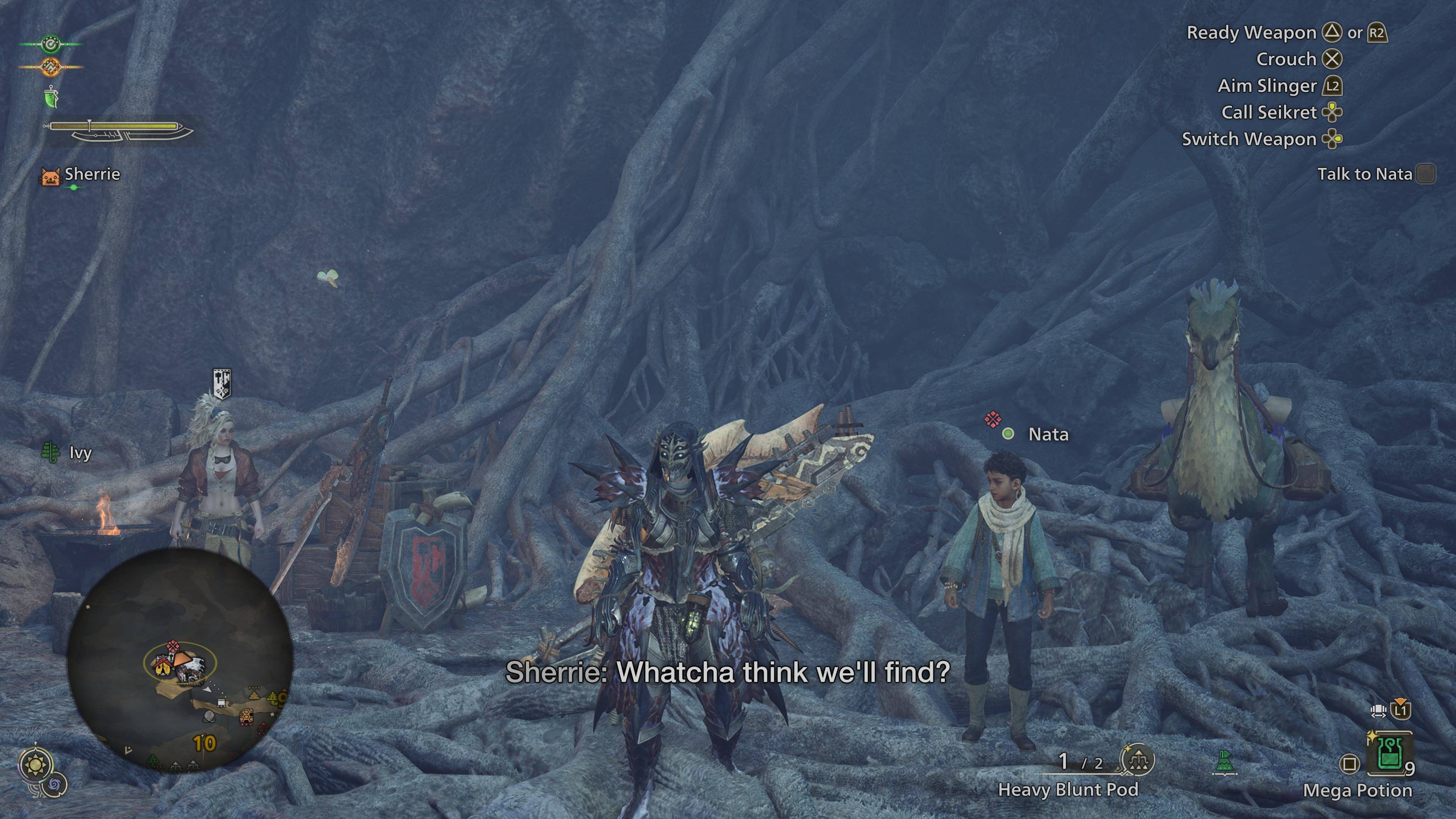Click the green circular status icon
The height and width of the screenshot is (819, 1456).
pos(51,44)
